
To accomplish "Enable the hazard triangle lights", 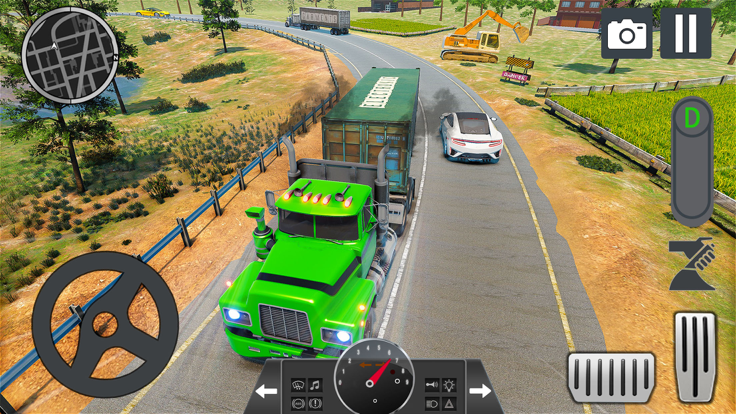I will pos(448,402).
